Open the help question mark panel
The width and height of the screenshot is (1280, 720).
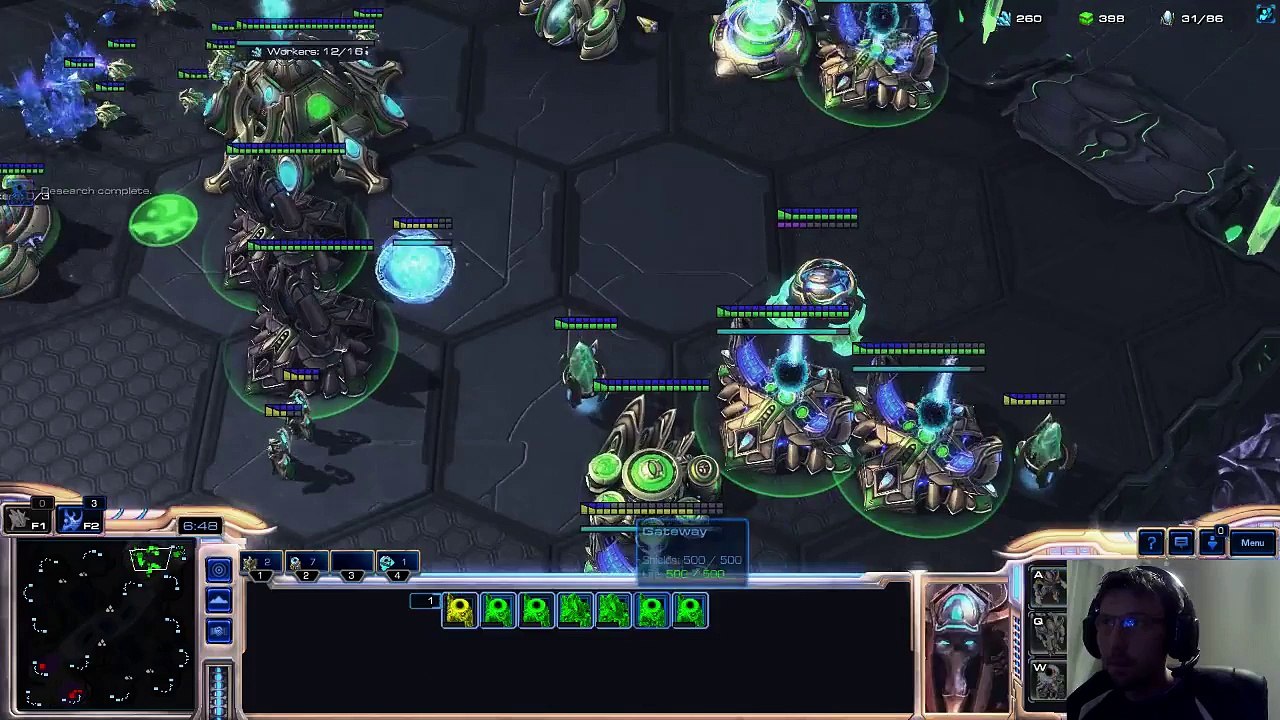pos(1151,543)
